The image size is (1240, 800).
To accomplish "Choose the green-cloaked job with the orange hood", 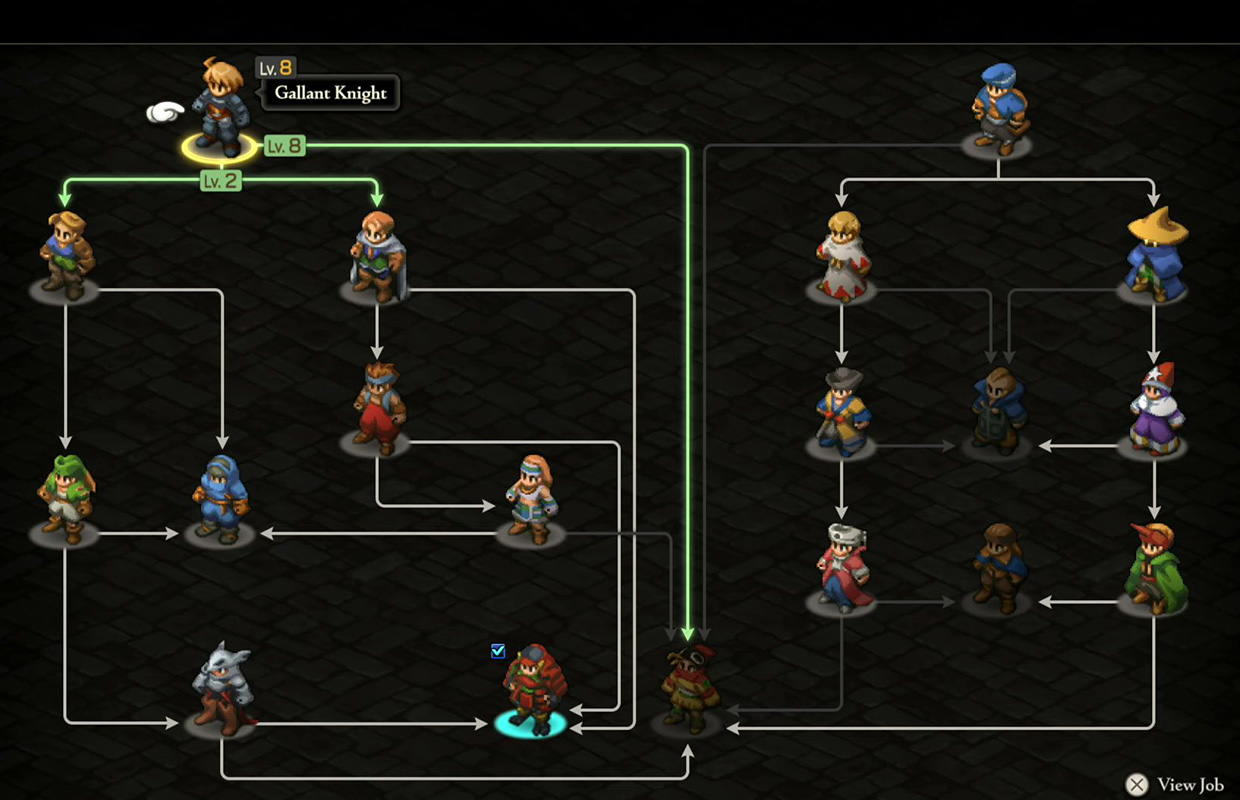I will pyautogui.click(x=1154, y=568).
